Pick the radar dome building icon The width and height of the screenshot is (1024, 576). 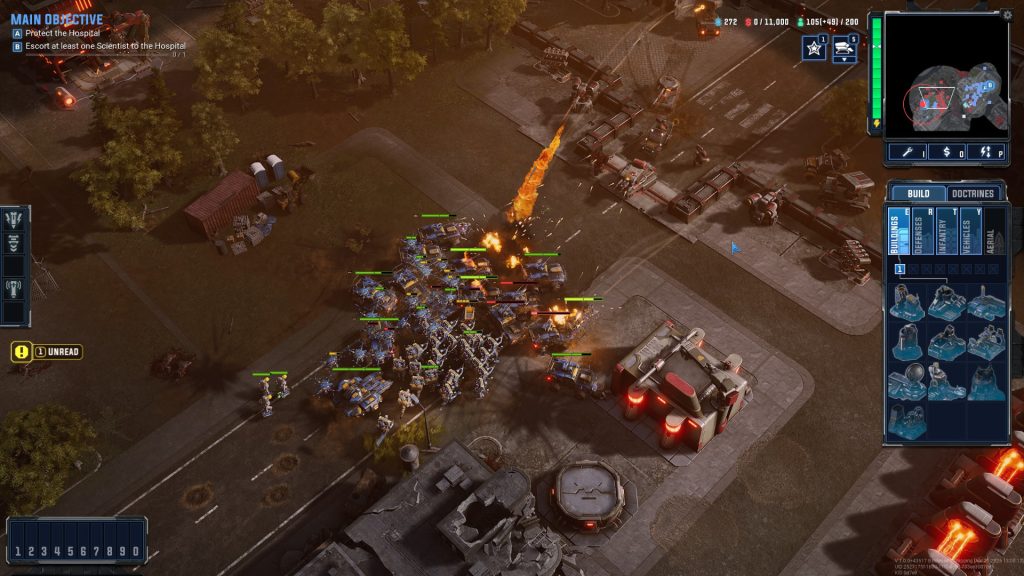[907, 378]
